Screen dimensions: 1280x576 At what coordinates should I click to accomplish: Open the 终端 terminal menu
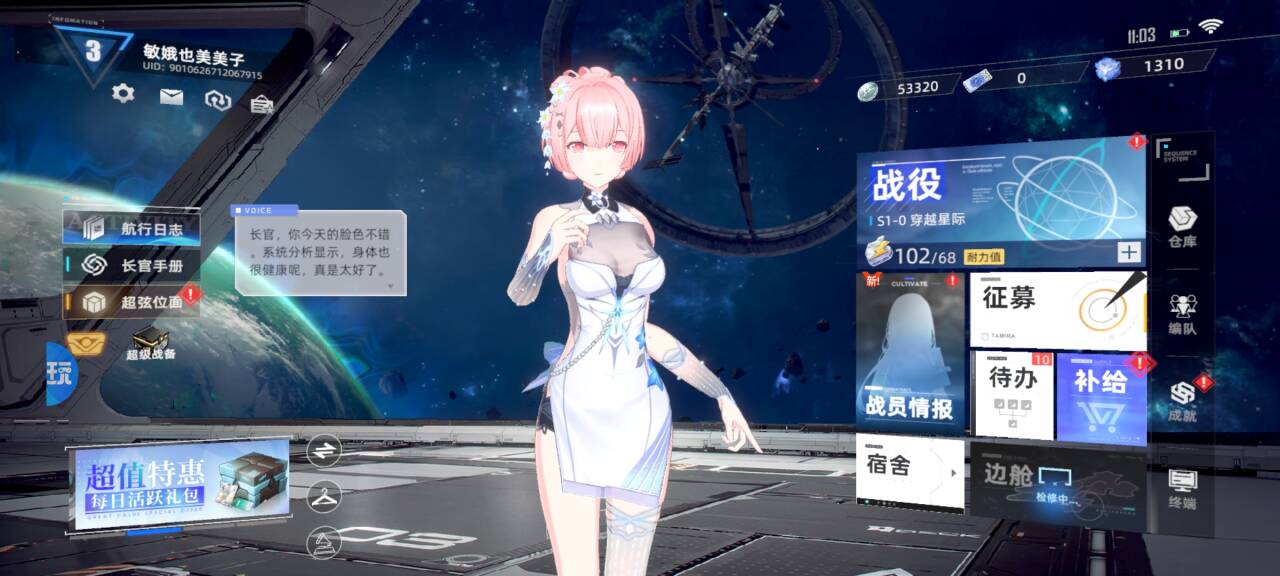pos(1182,488)
